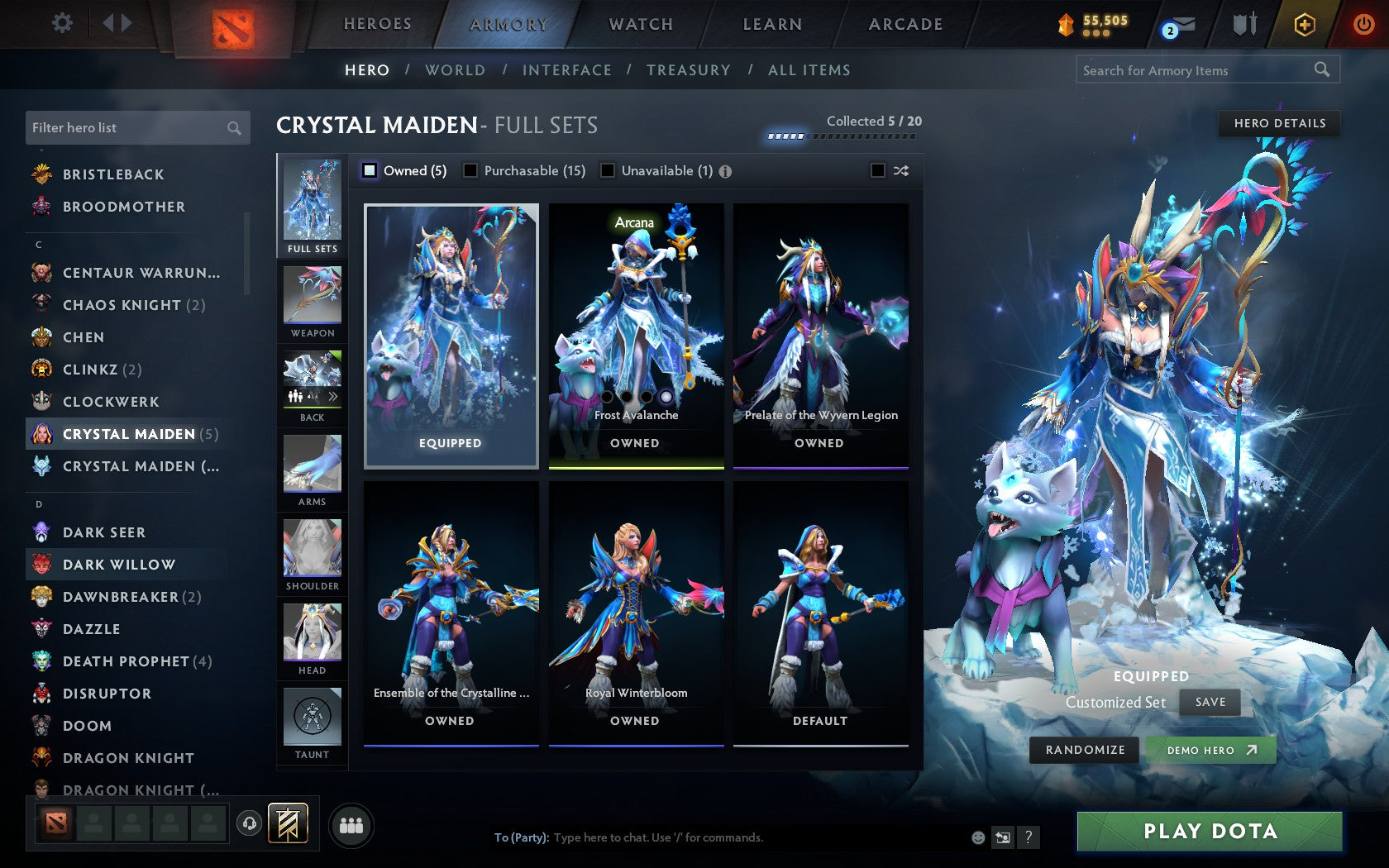
Task: Check the Unavailable (1) filter
Action: click(609, 170)
